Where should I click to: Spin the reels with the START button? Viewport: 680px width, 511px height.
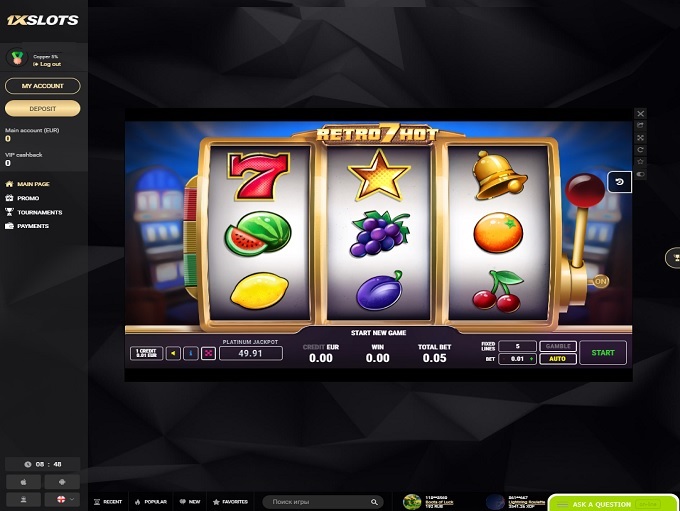[603, 352]
